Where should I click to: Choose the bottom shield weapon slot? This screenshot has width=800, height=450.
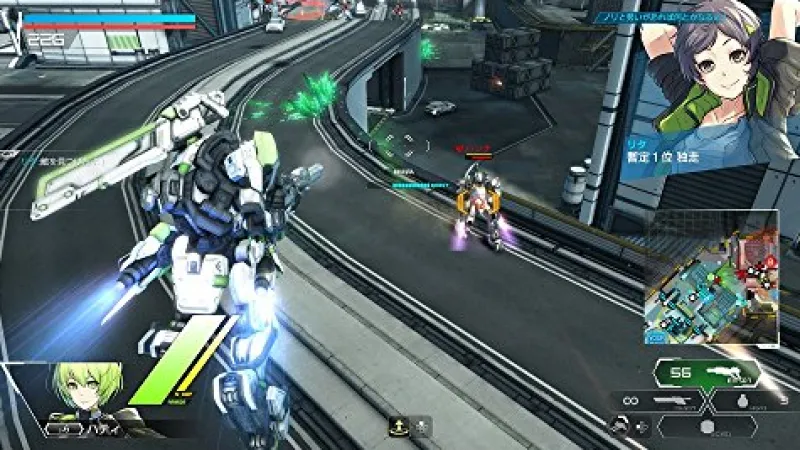click(x=706, y=427)
